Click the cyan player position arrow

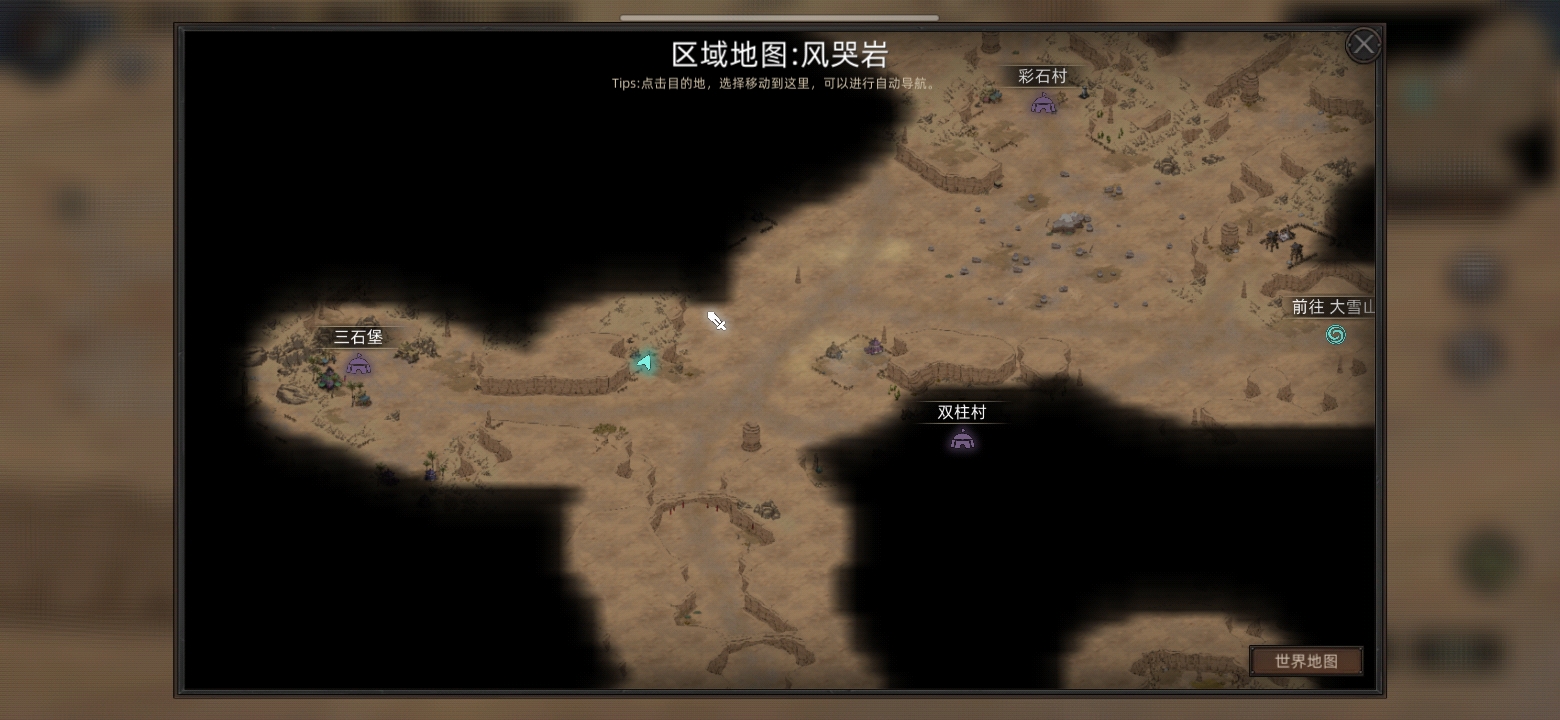click(645, 361)
